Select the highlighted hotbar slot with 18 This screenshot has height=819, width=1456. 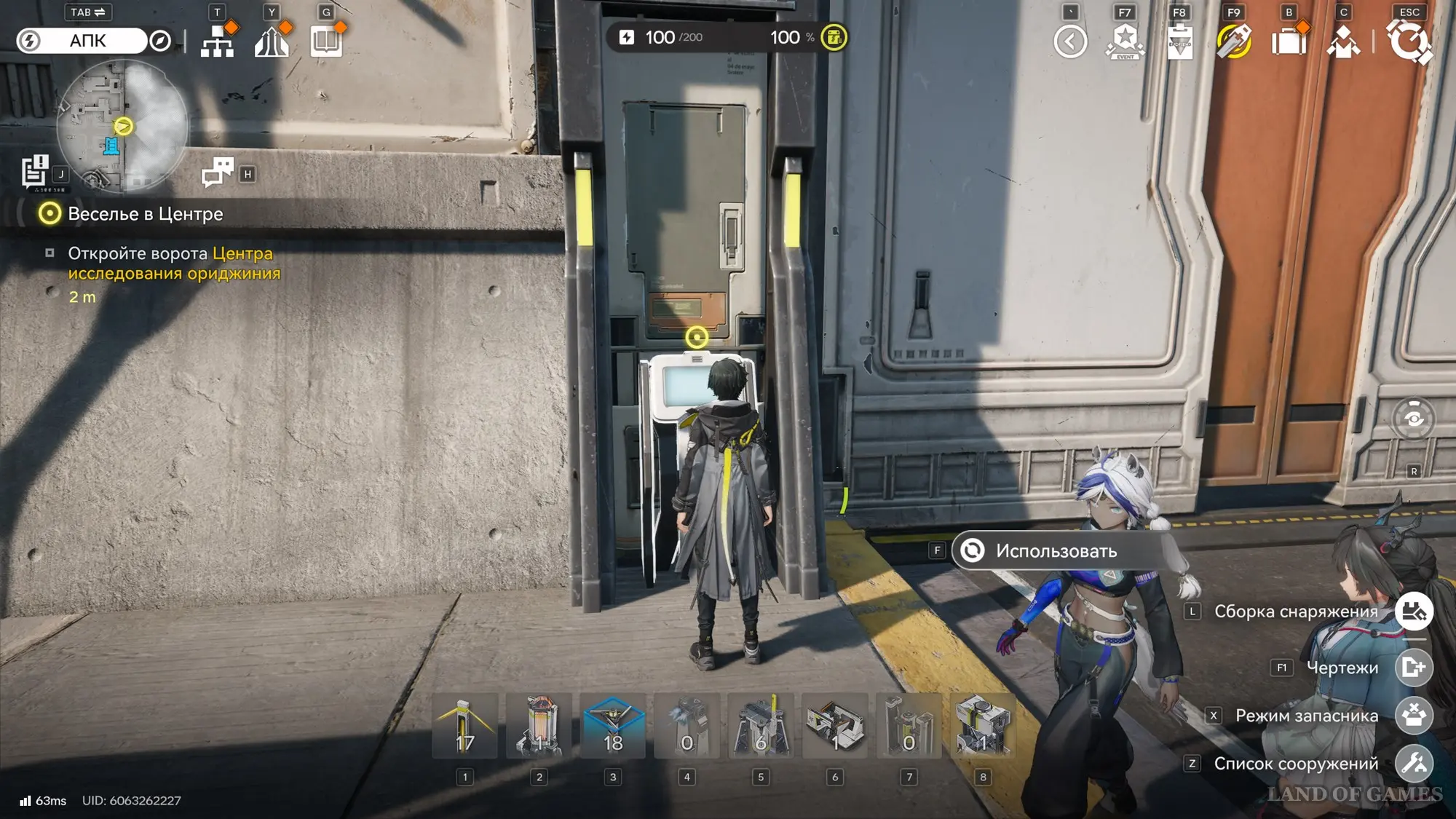pyautogui.click(x=613, y=727)
